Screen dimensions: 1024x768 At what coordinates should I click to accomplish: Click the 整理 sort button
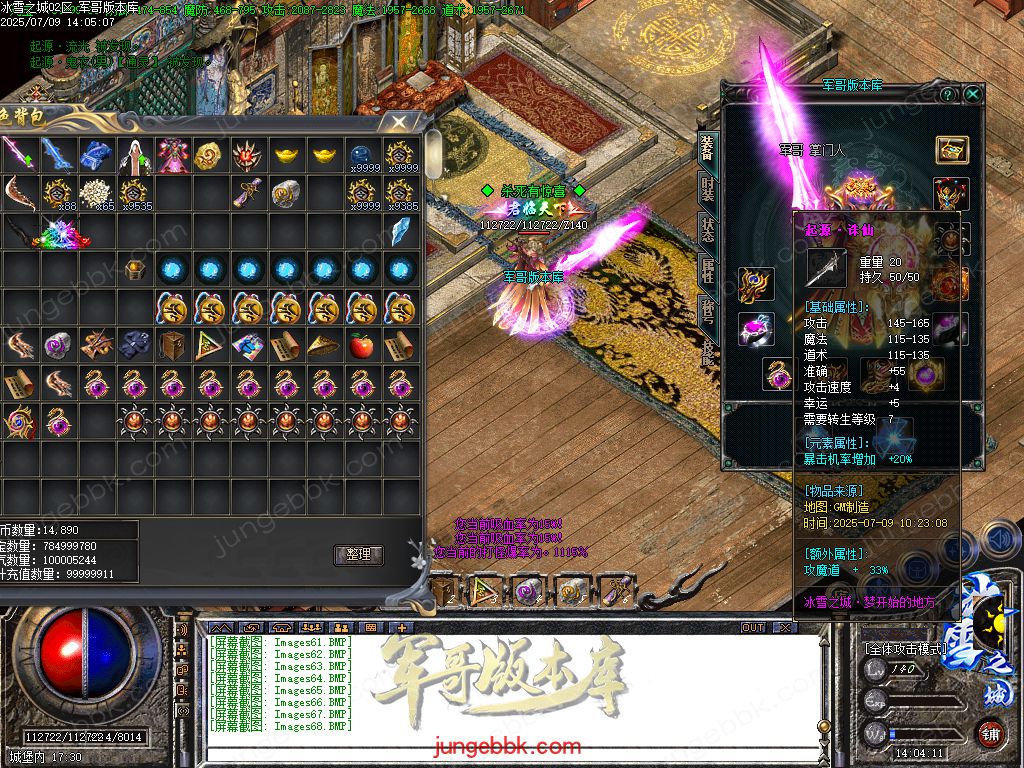(x=358, y=555)
